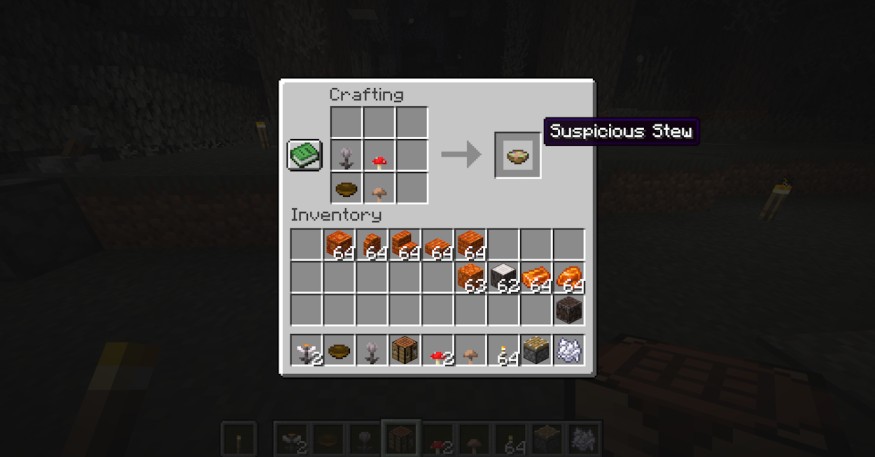Select the hotbar flower stack of 2
Image resolution: width=875 pixels, height=457 pixels.
click(307, 350)
